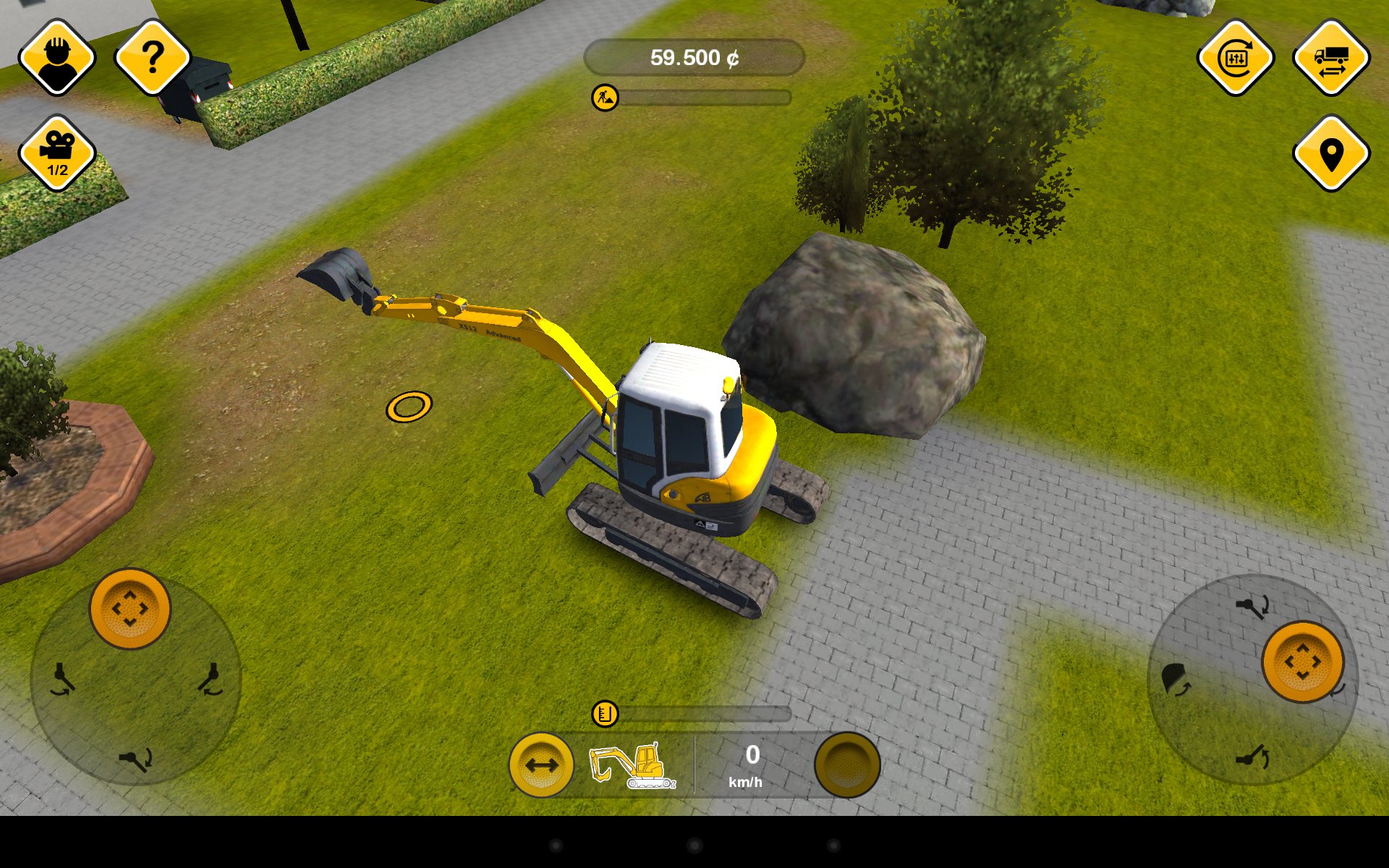
Task: Switch camera view with the 1/2 button
Action: [57, 153]
